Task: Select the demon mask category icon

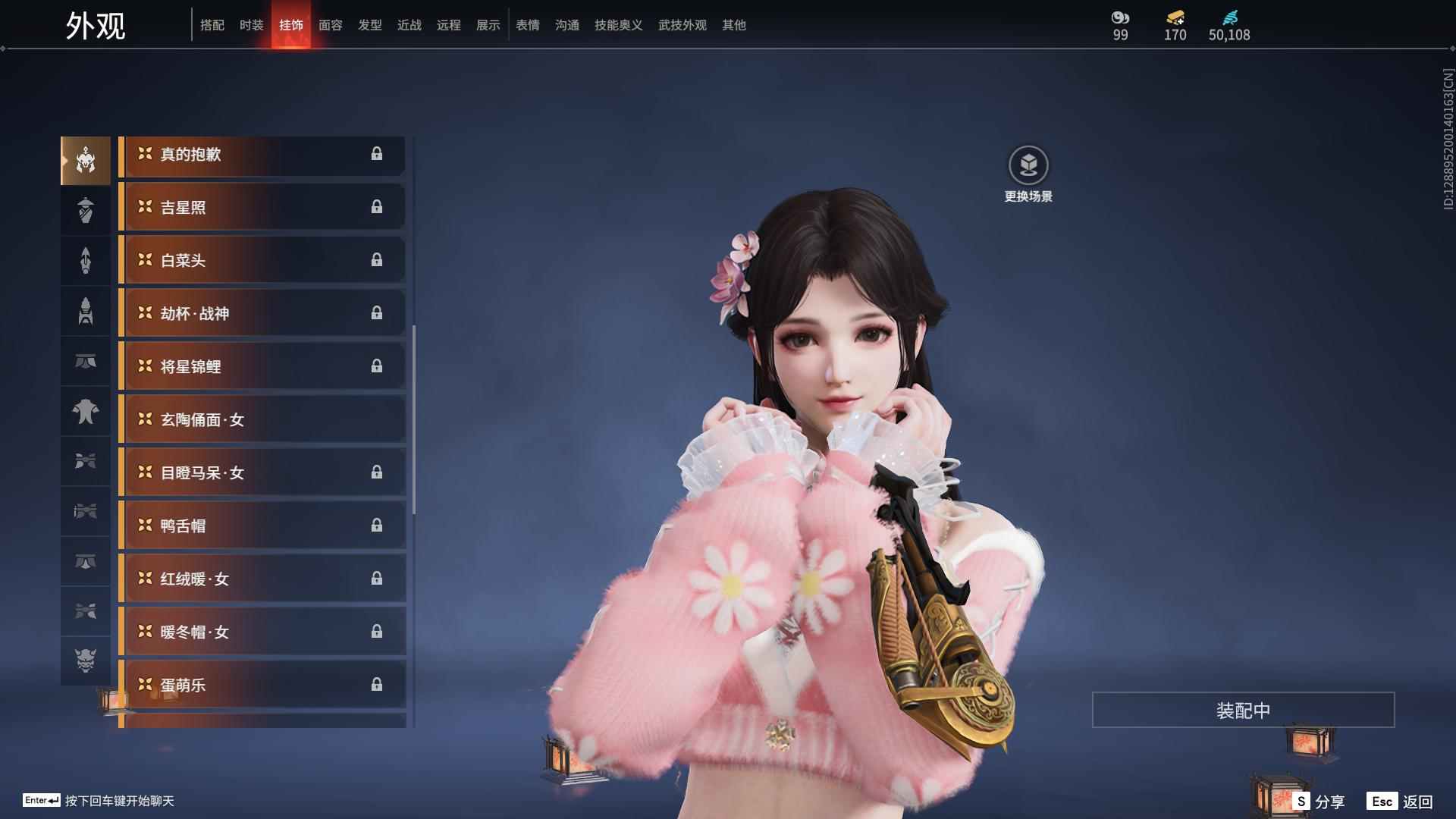Action: point(86,661)
